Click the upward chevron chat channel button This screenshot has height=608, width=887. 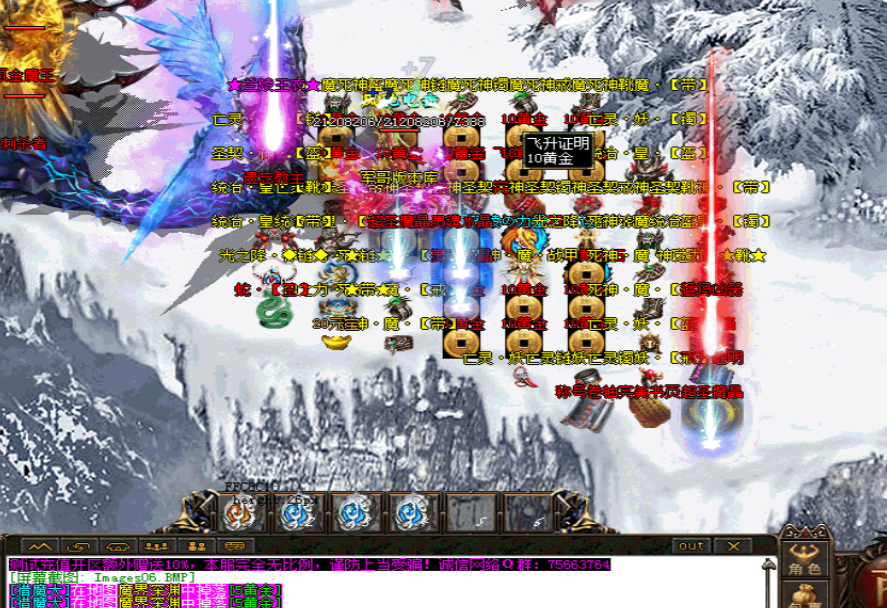point(40,546)
